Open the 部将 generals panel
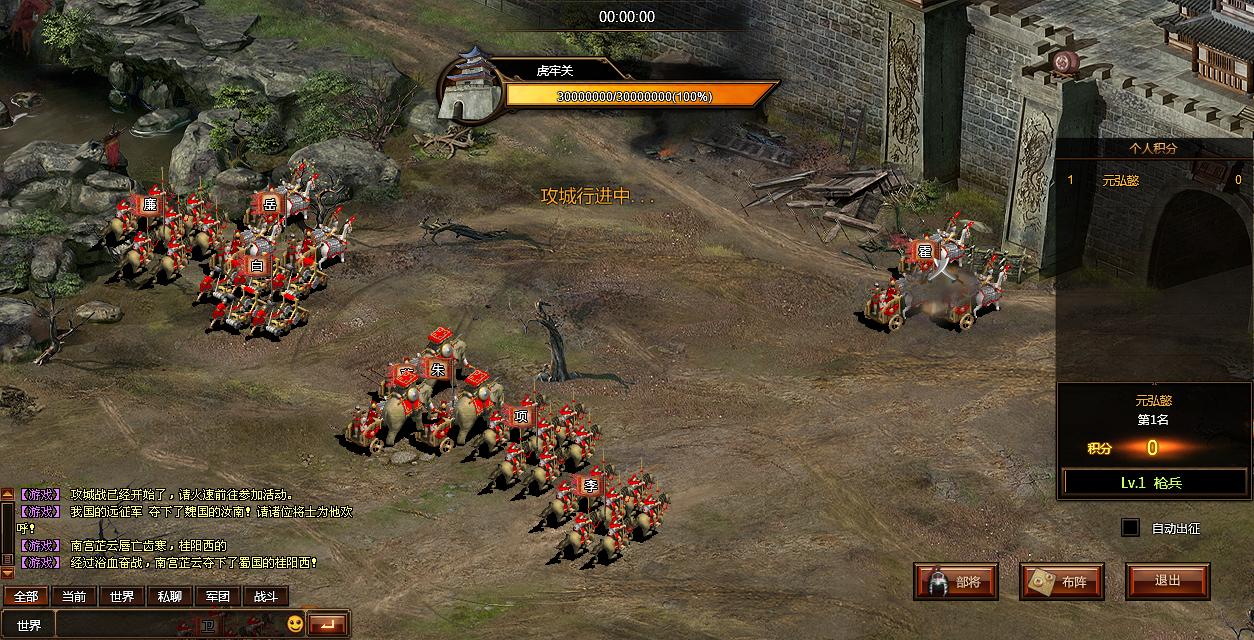 tap(956, 581)
